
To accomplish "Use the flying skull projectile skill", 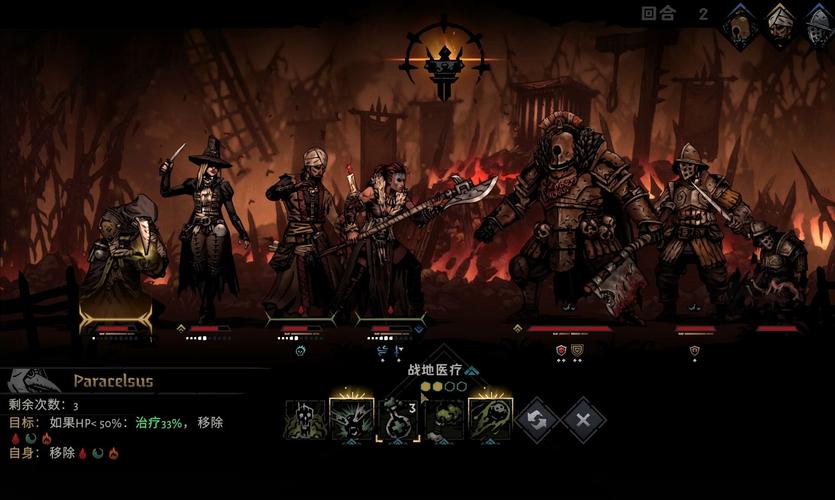I will (x=490, y=420).
